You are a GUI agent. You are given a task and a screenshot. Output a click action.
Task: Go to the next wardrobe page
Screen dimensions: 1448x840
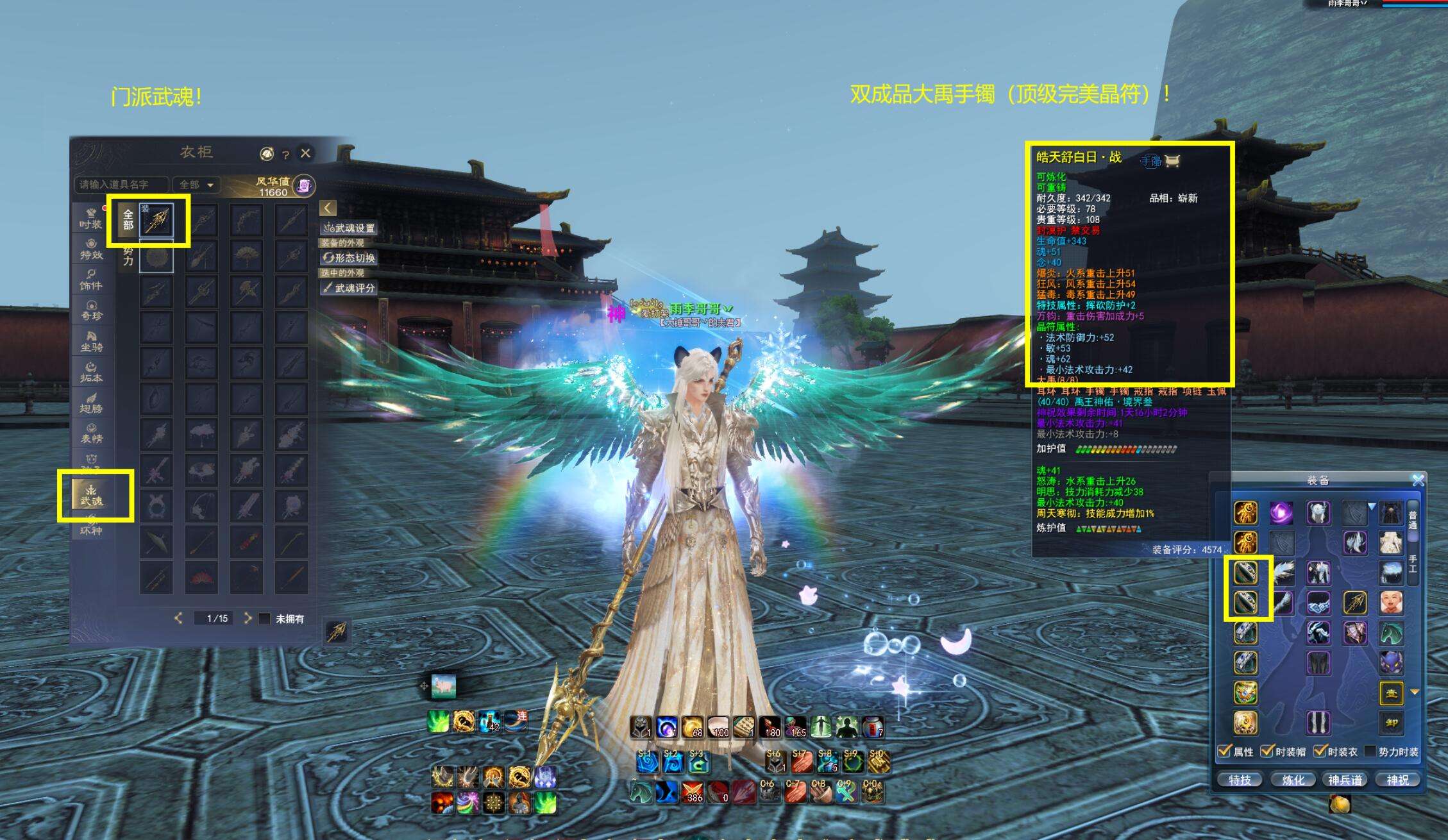[248, 618]
